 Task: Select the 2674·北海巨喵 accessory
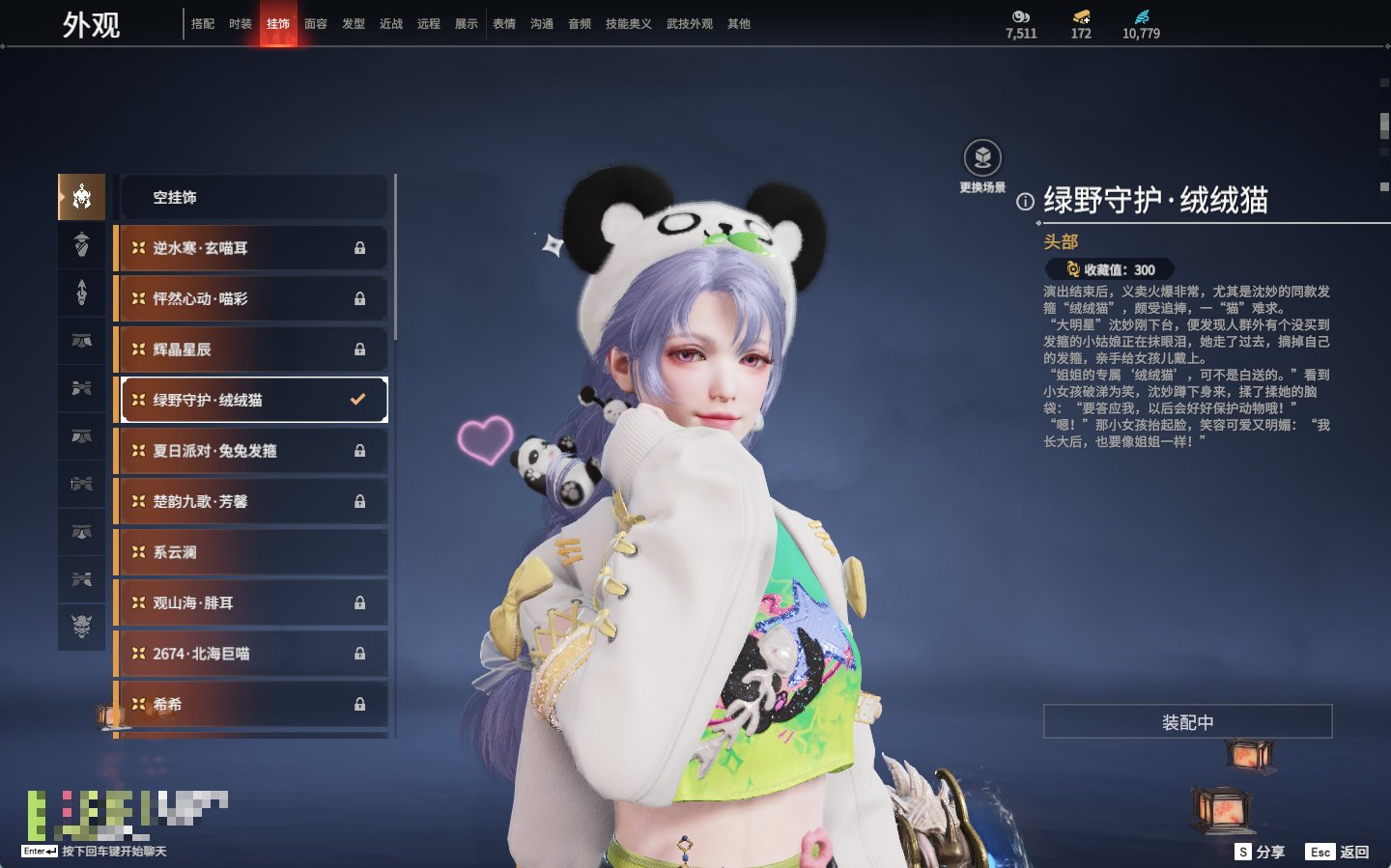point(253,654)
